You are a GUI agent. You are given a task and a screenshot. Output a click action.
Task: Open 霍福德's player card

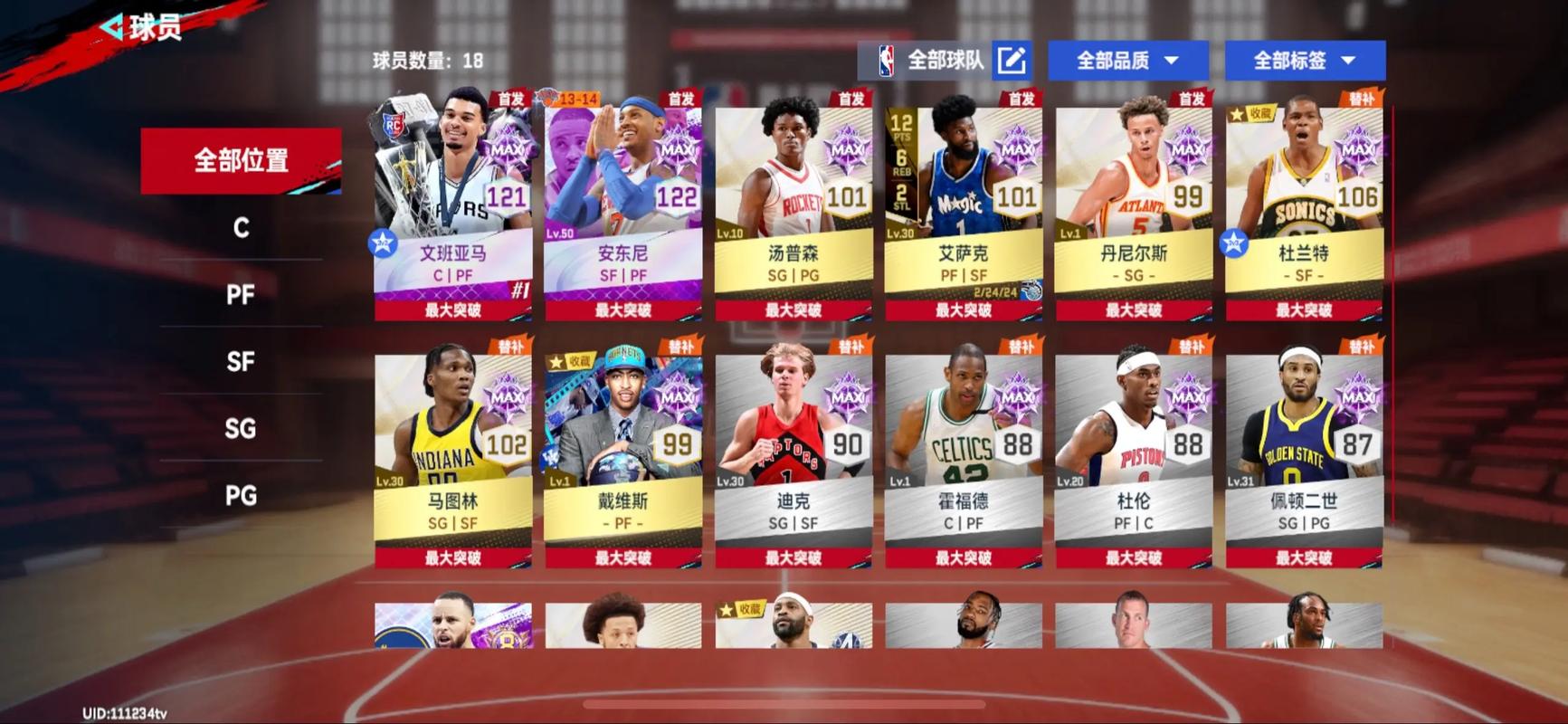tap(964, 434)
